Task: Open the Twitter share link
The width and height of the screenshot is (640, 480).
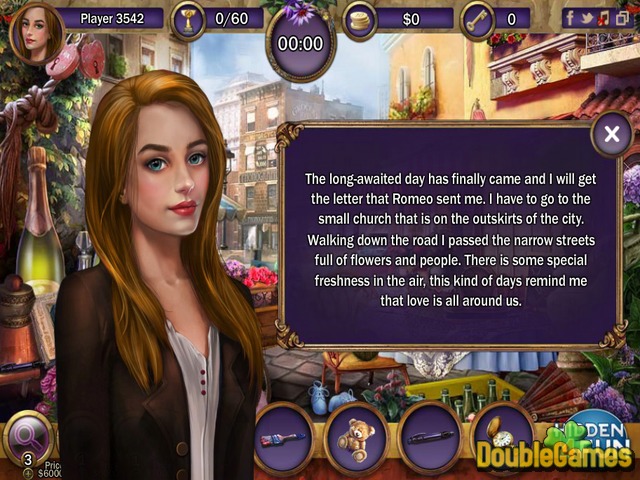Action: [587, 17]
